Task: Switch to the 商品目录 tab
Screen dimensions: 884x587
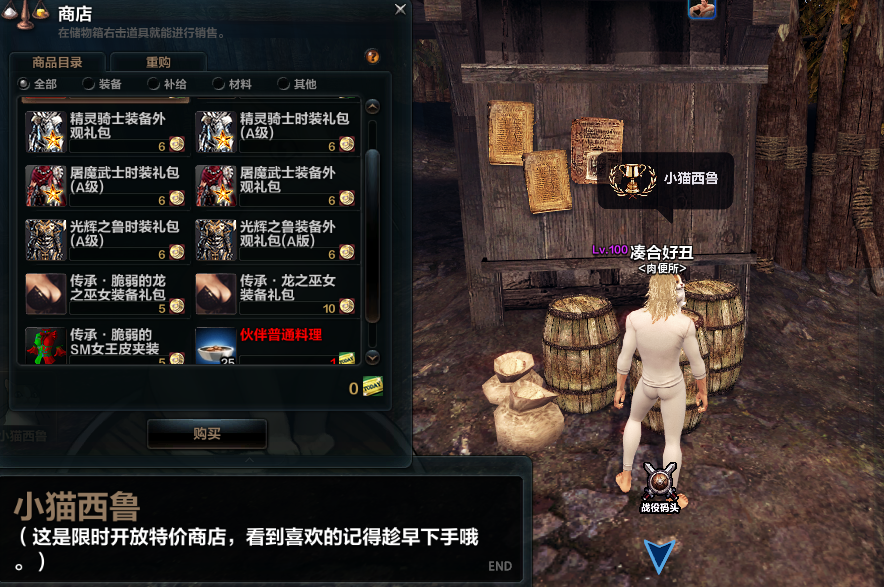Action: pos(58,62)
